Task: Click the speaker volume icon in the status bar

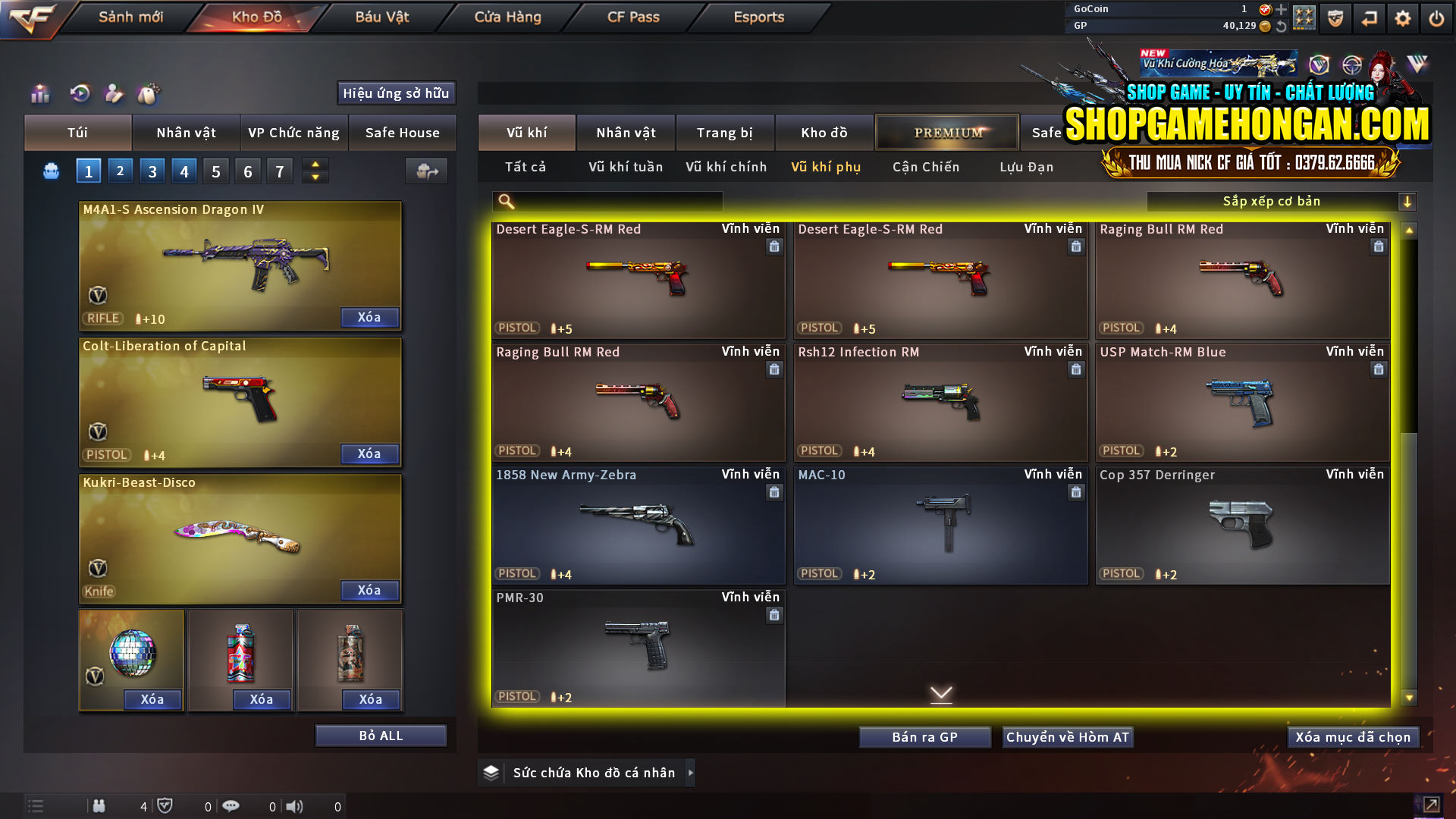Action: click(x=295, y=806)
